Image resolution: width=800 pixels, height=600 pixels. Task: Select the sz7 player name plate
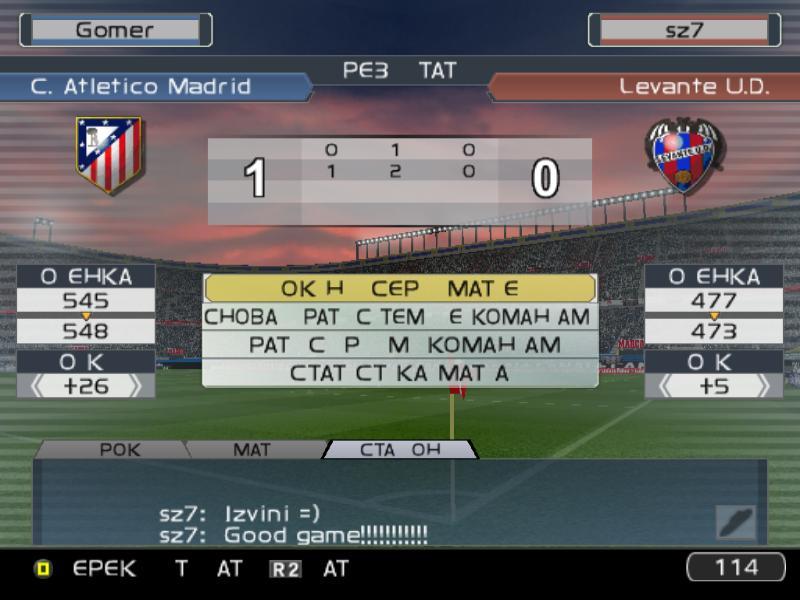(x=684, y=30)
